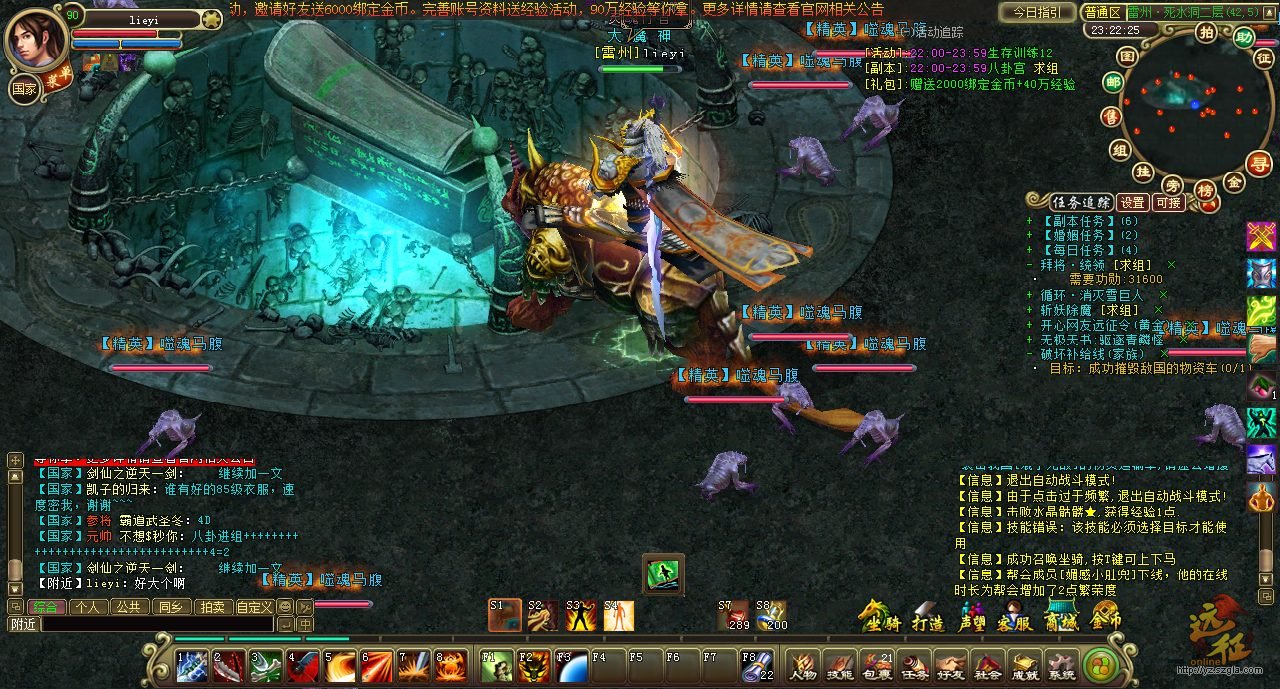Open the 人物 character panel
This screenshot has width=1280, height=689.
[x=803, y=665]
